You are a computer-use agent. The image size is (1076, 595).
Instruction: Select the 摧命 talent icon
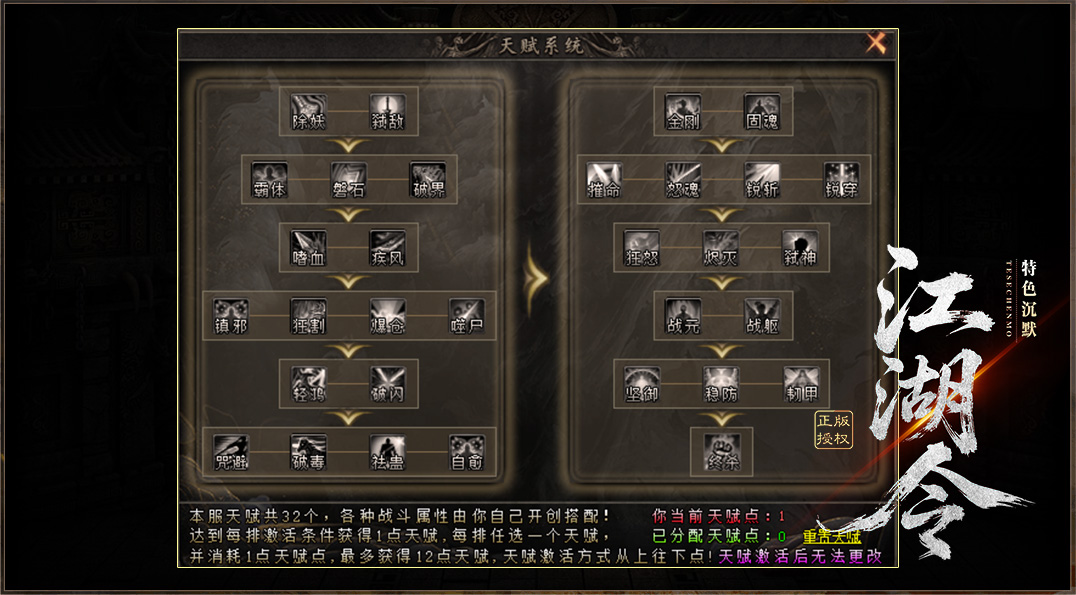click(605, 175)
